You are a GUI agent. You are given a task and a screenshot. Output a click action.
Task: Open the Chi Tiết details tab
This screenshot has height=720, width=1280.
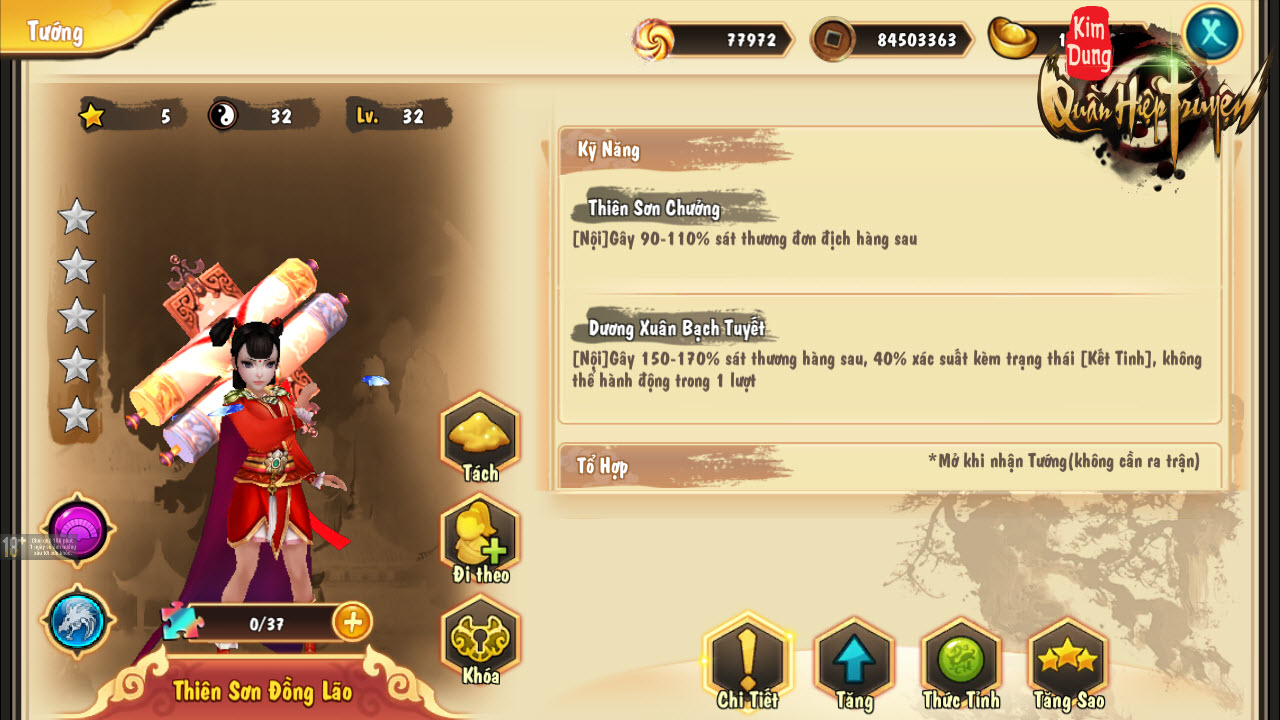coord(747,661)
